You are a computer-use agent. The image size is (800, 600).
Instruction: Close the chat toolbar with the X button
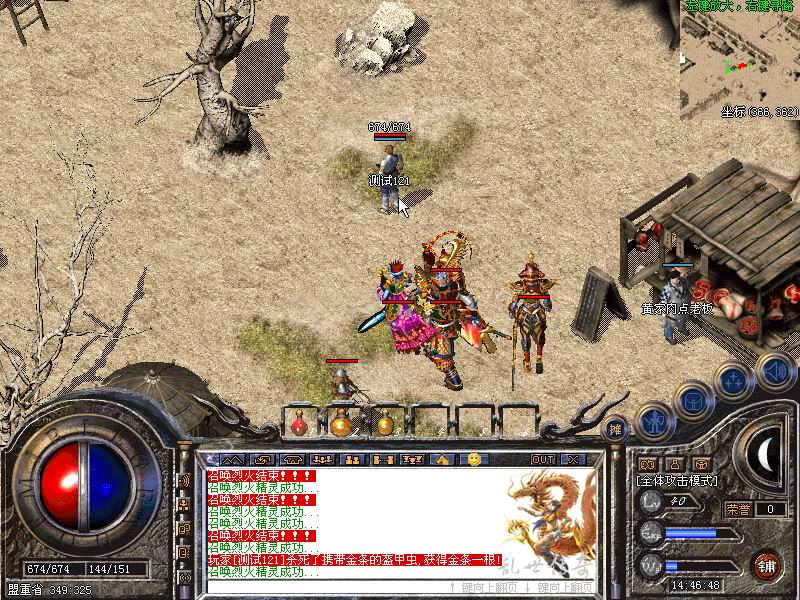[x=573, y=459]
